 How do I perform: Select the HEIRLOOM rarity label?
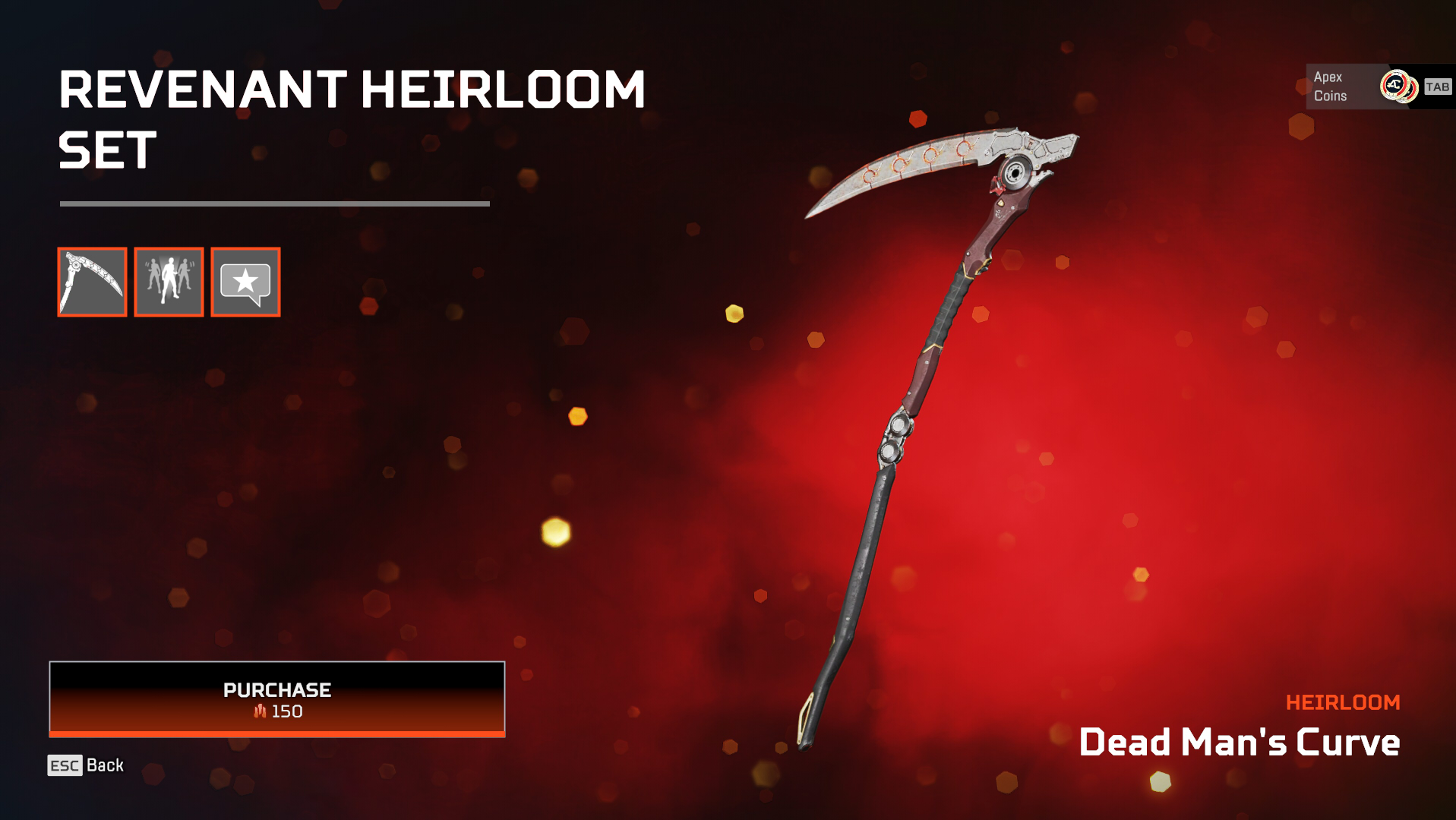click(1344, 702)
